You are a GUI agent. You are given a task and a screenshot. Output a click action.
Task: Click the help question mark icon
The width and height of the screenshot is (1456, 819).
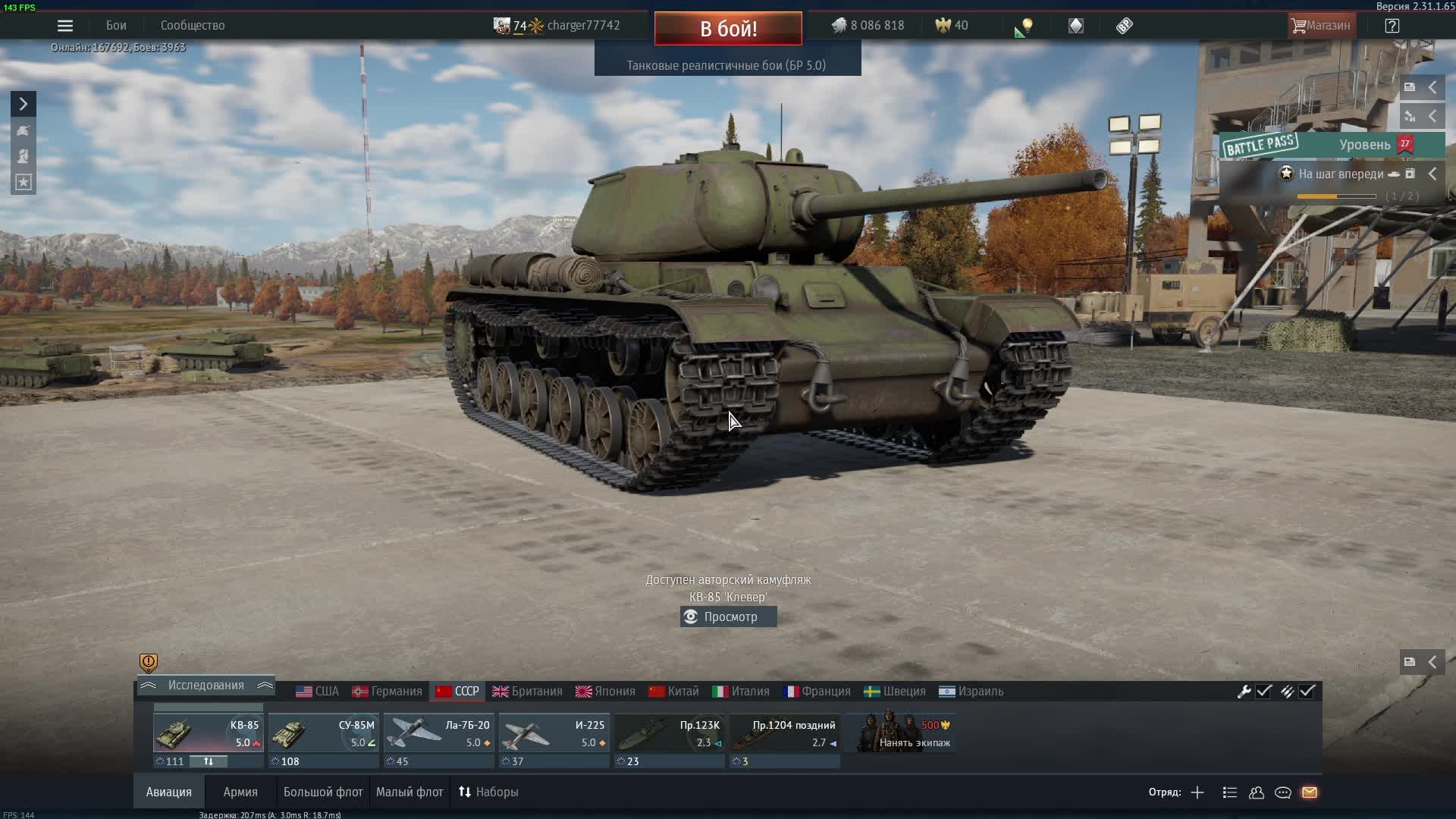[1392, 26]
